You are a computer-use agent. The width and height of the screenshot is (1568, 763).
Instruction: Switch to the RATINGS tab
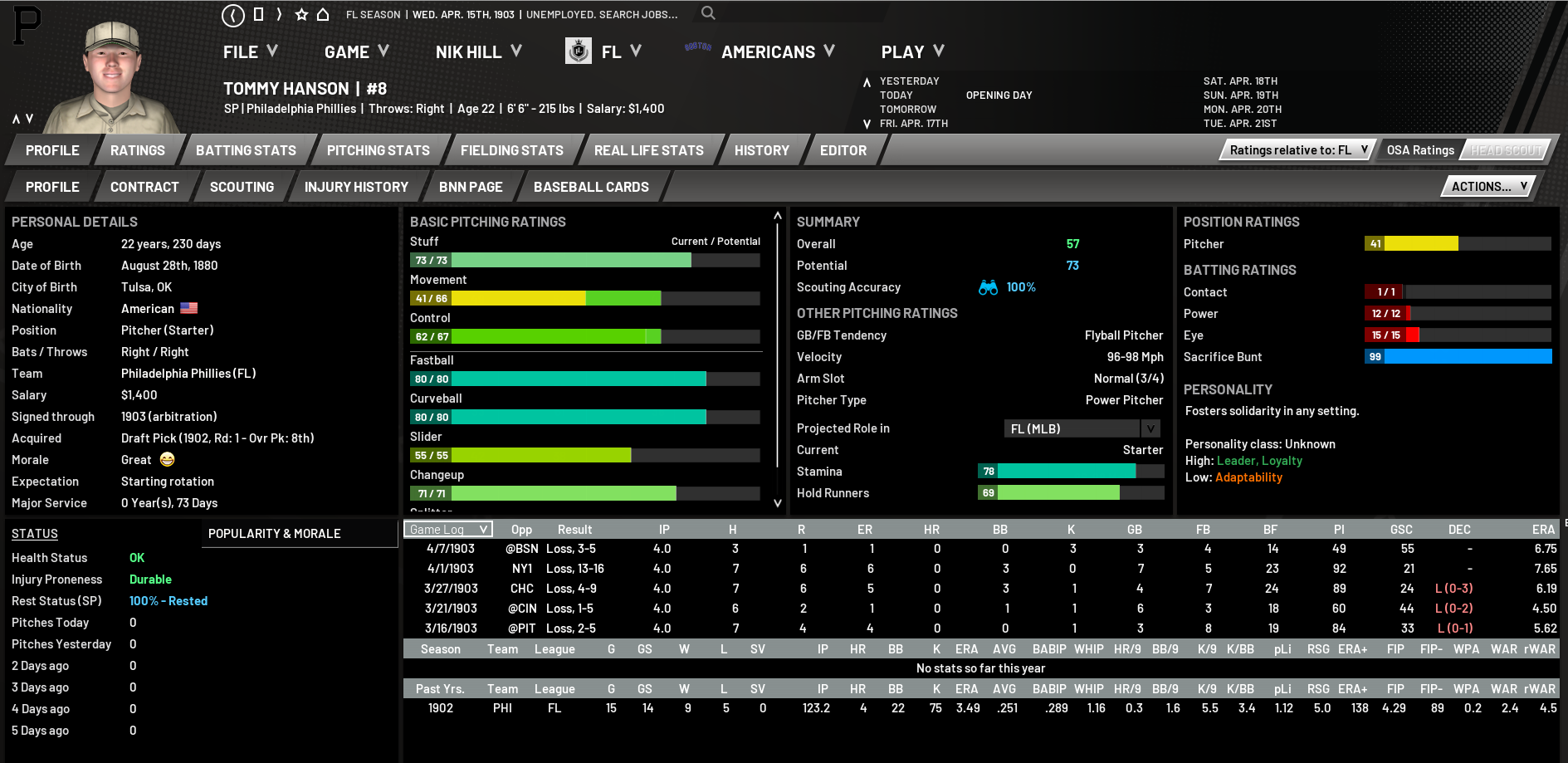pos(138,150)
